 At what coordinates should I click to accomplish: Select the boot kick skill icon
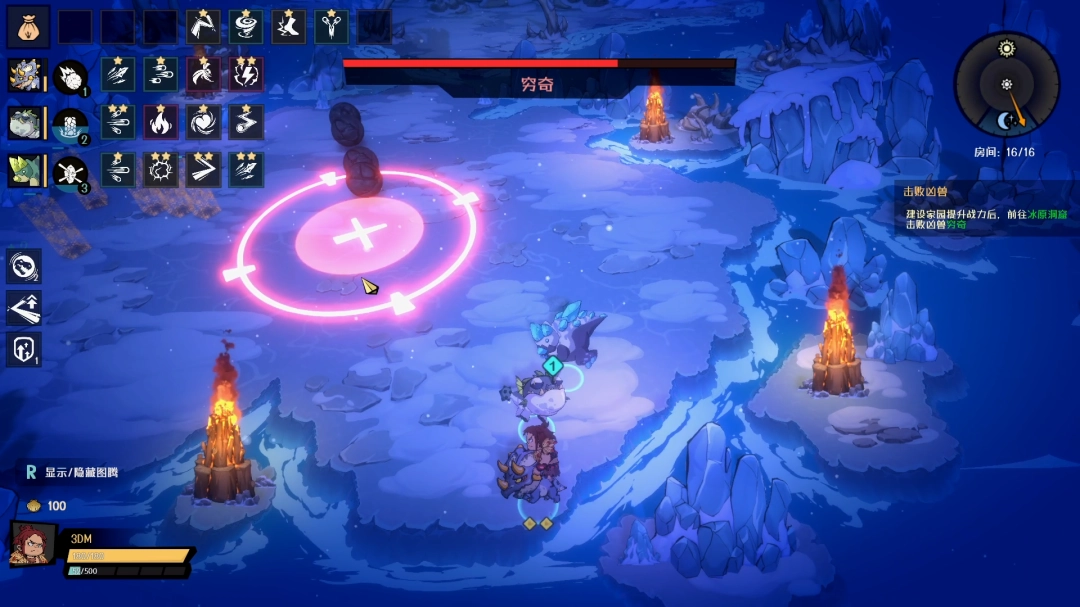point(289,27)
